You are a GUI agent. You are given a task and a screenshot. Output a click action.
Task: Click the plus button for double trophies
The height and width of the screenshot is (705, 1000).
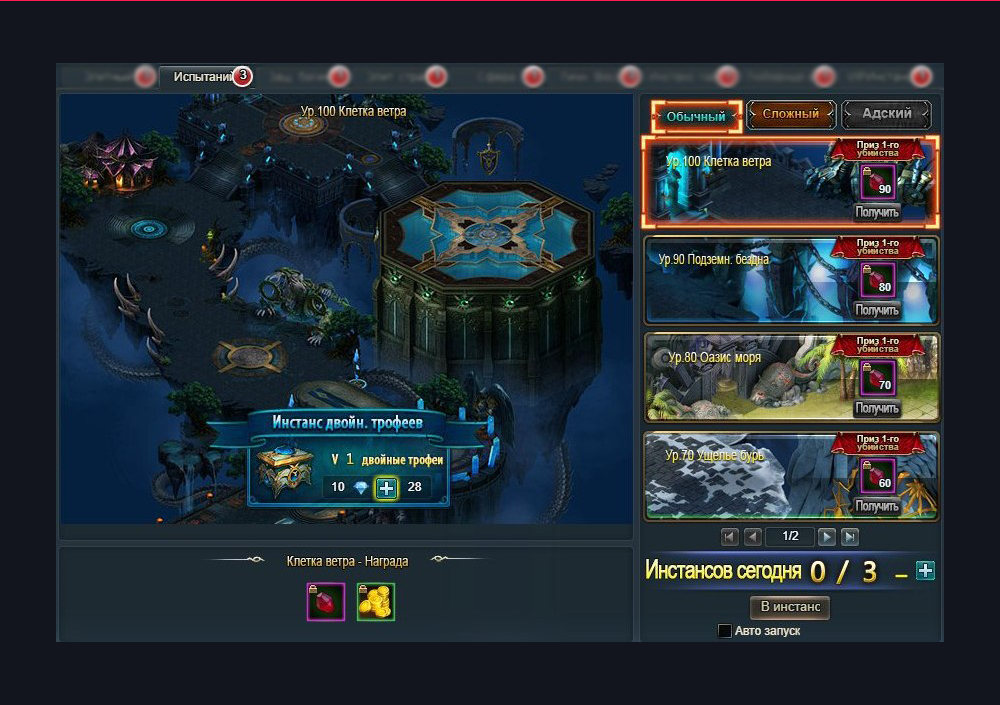[386, 488]
